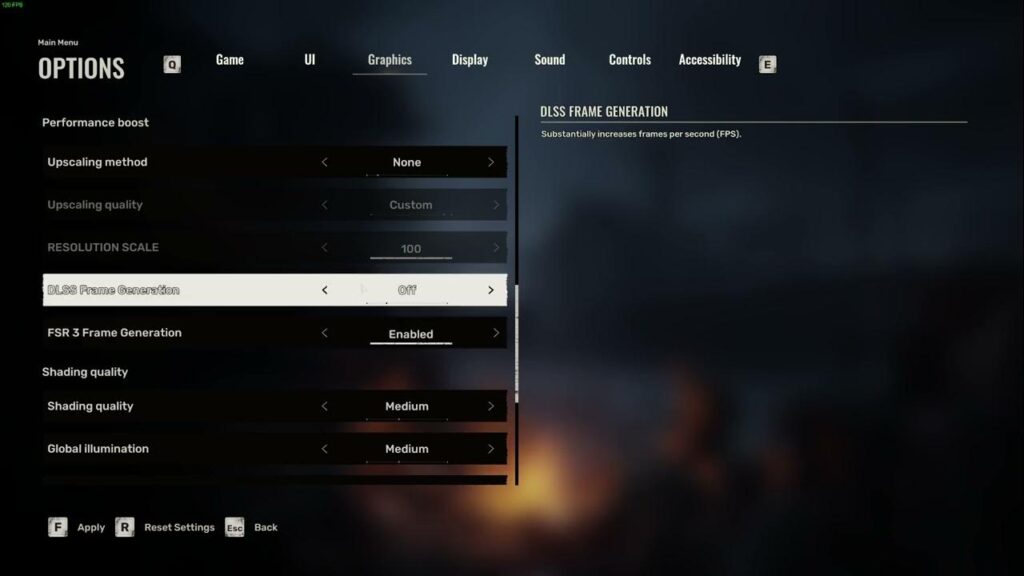Screen dimensions: 1024x576
Task: Apply the settings changes
Action: coord(76,527)
